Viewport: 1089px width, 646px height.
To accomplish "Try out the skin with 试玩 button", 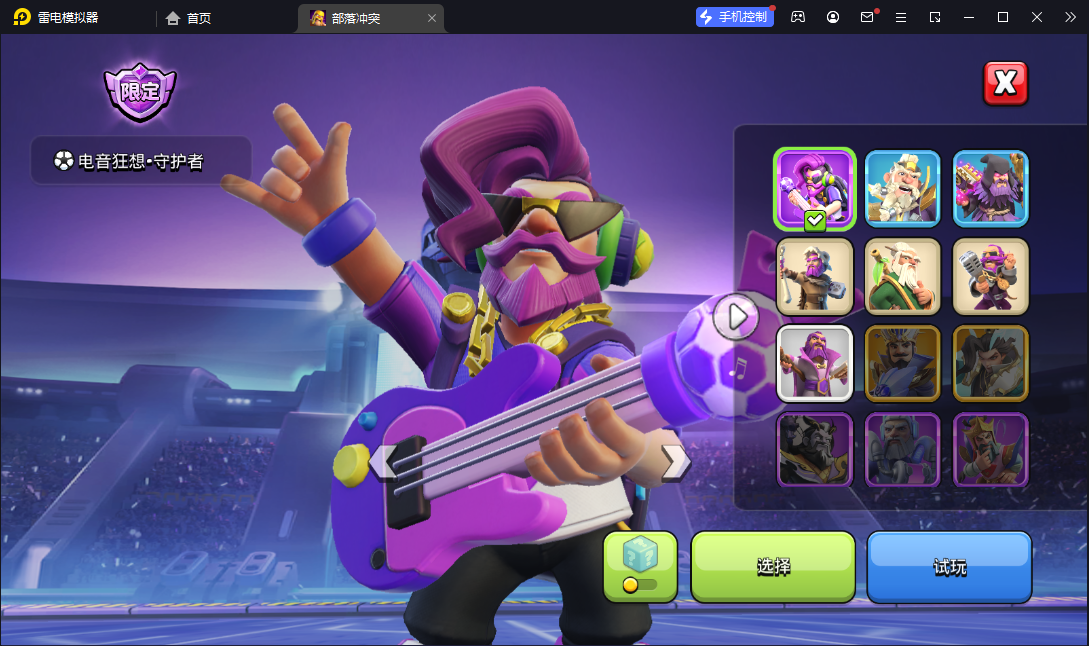I will 949,566.
